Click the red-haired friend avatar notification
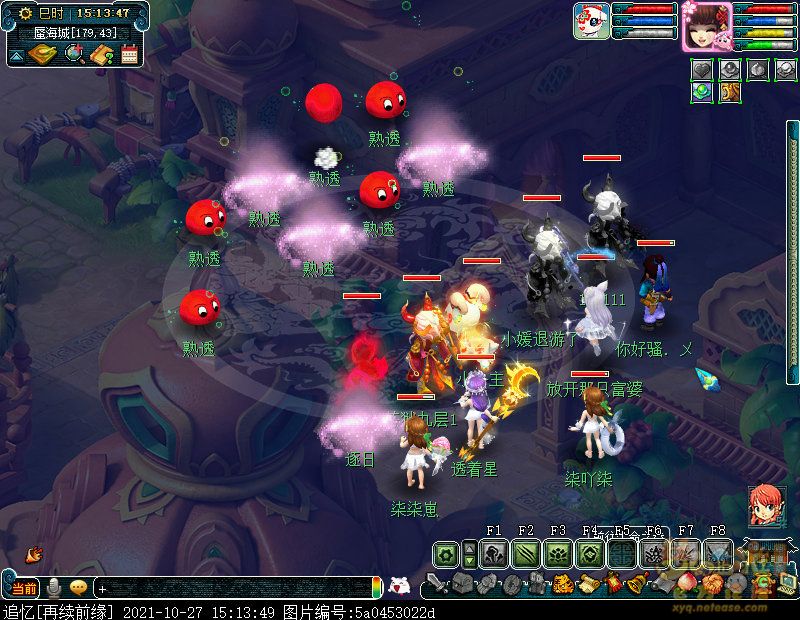Screen dimensions: 800x620 pos(765,506)
